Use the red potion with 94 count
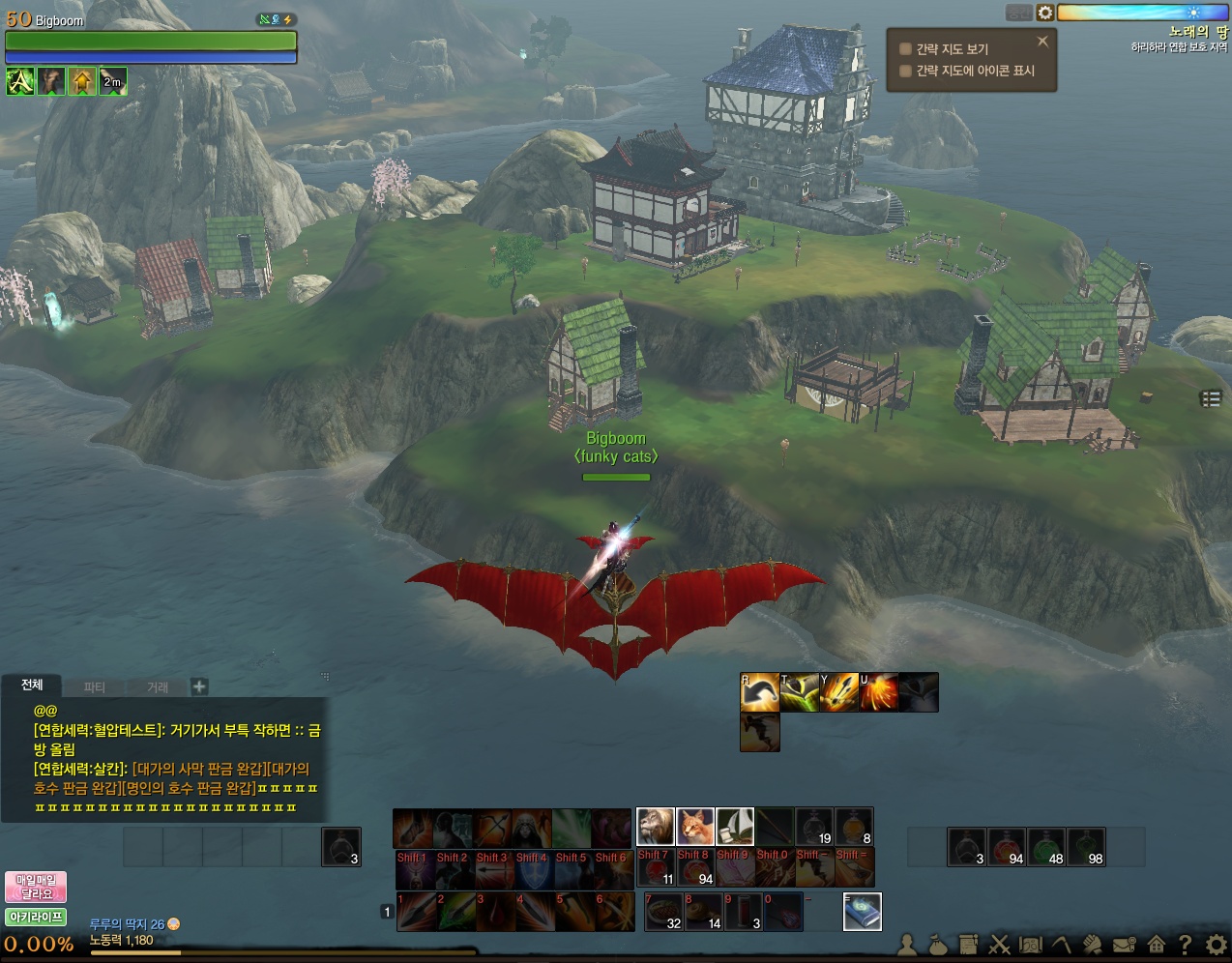This screenshot has width=1232, height=963. click(1007, 846)
